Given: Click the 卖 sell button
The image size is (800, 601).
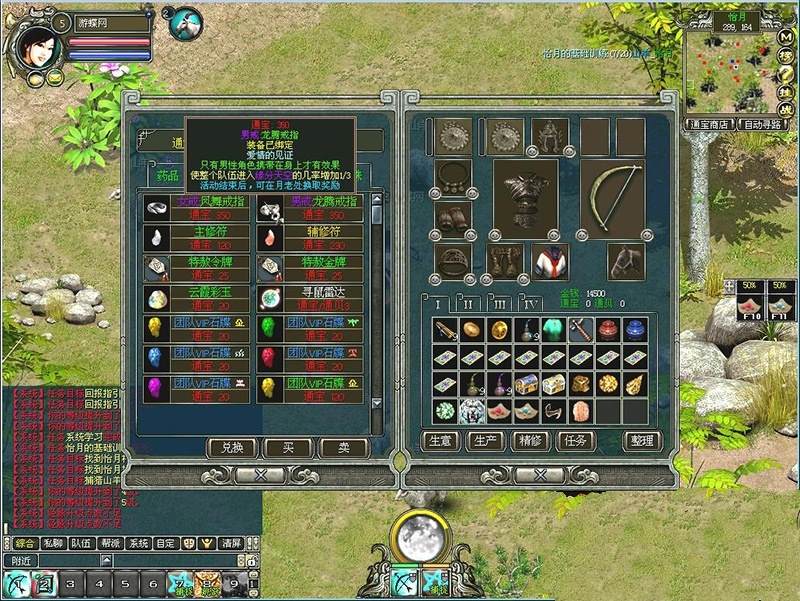Looking at the screenshot, I should (344, 447).
